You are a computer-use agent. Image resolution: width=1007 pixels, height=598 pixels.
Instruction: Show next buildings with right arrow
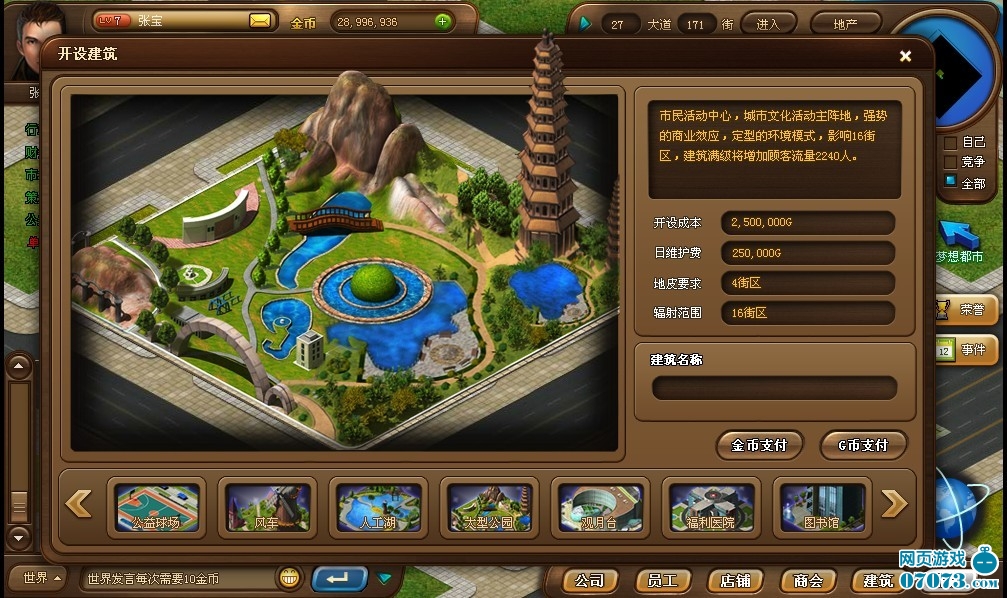click(895, 504)
